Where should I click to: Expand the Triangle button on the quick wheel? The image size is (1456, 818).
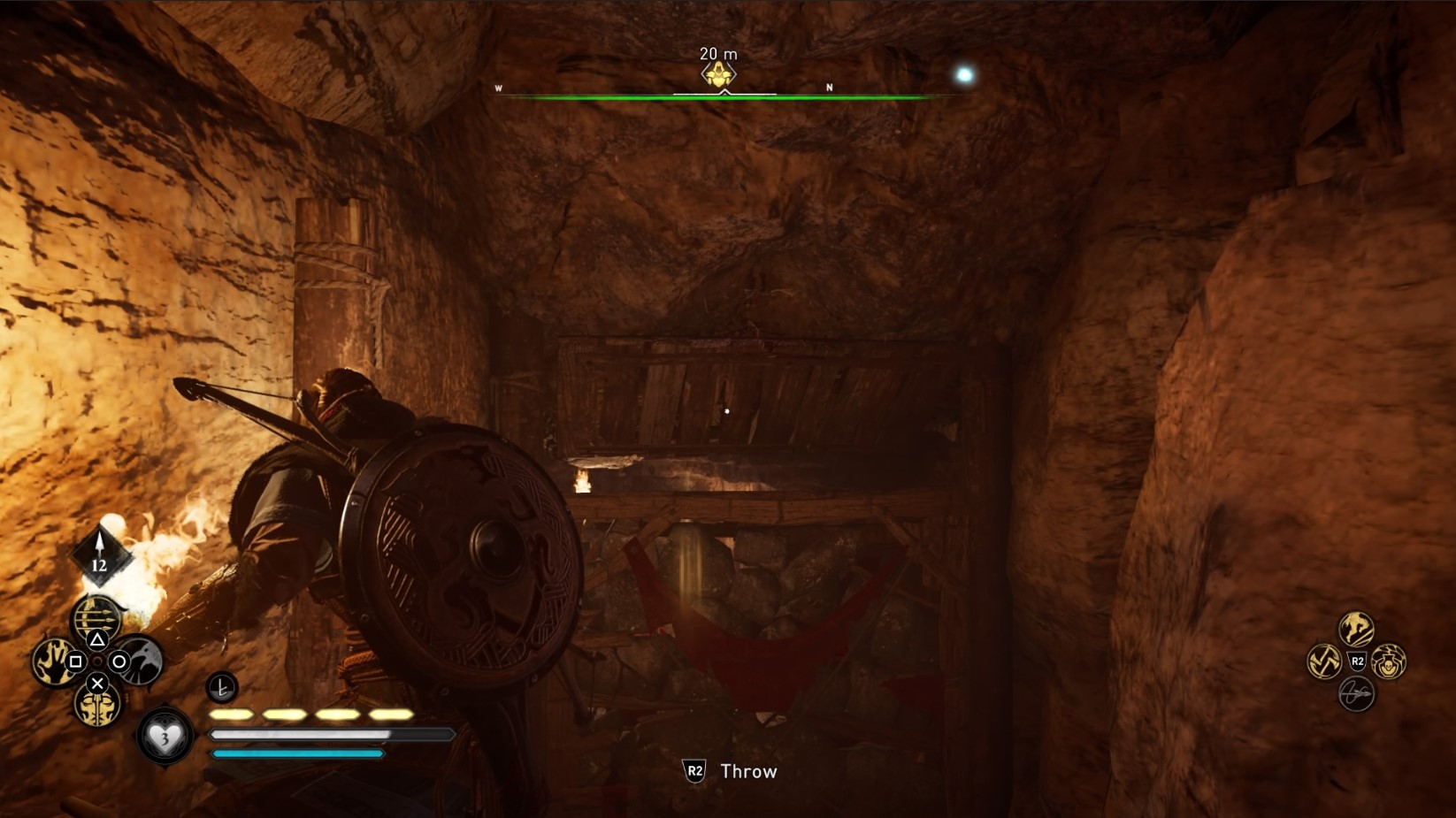tap(97, 638)
